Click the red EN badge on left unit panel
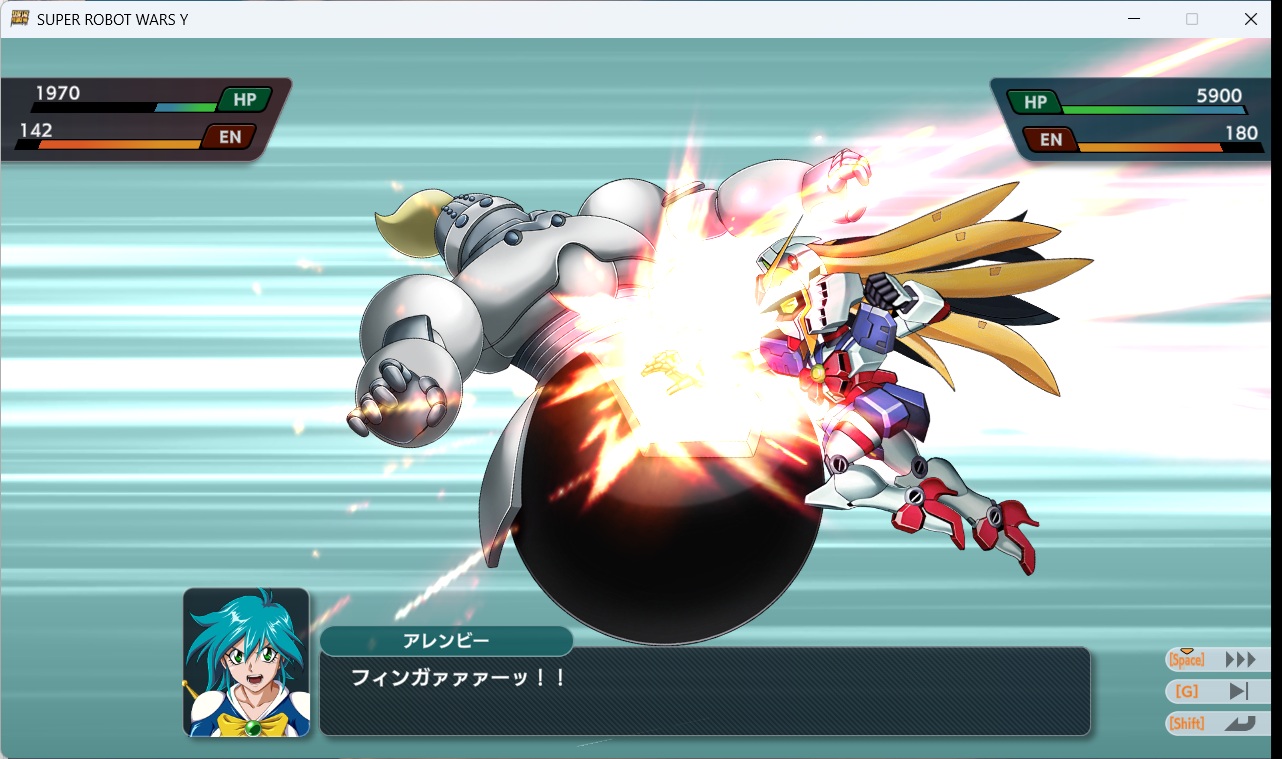 228,136
